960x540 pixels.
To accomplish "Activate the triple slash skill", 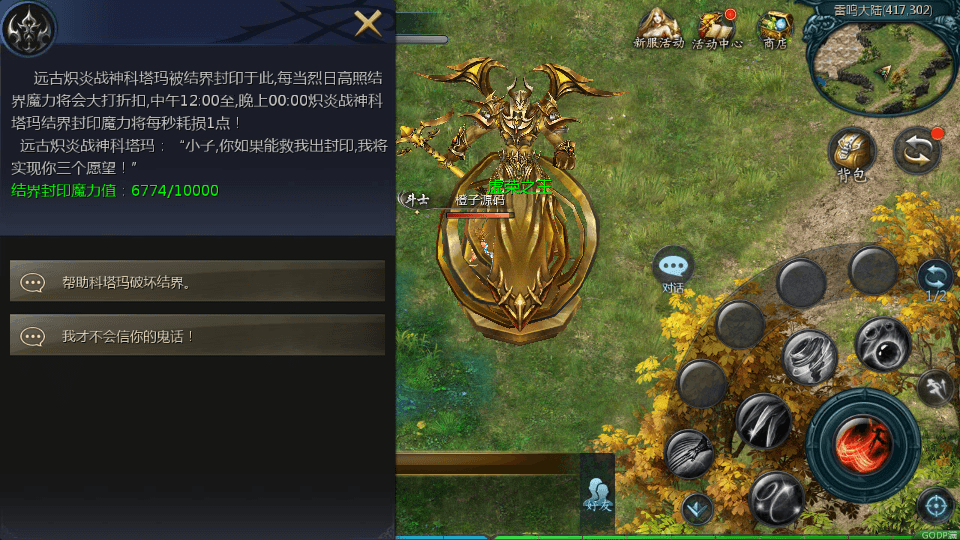I will [x=764, y=420].
